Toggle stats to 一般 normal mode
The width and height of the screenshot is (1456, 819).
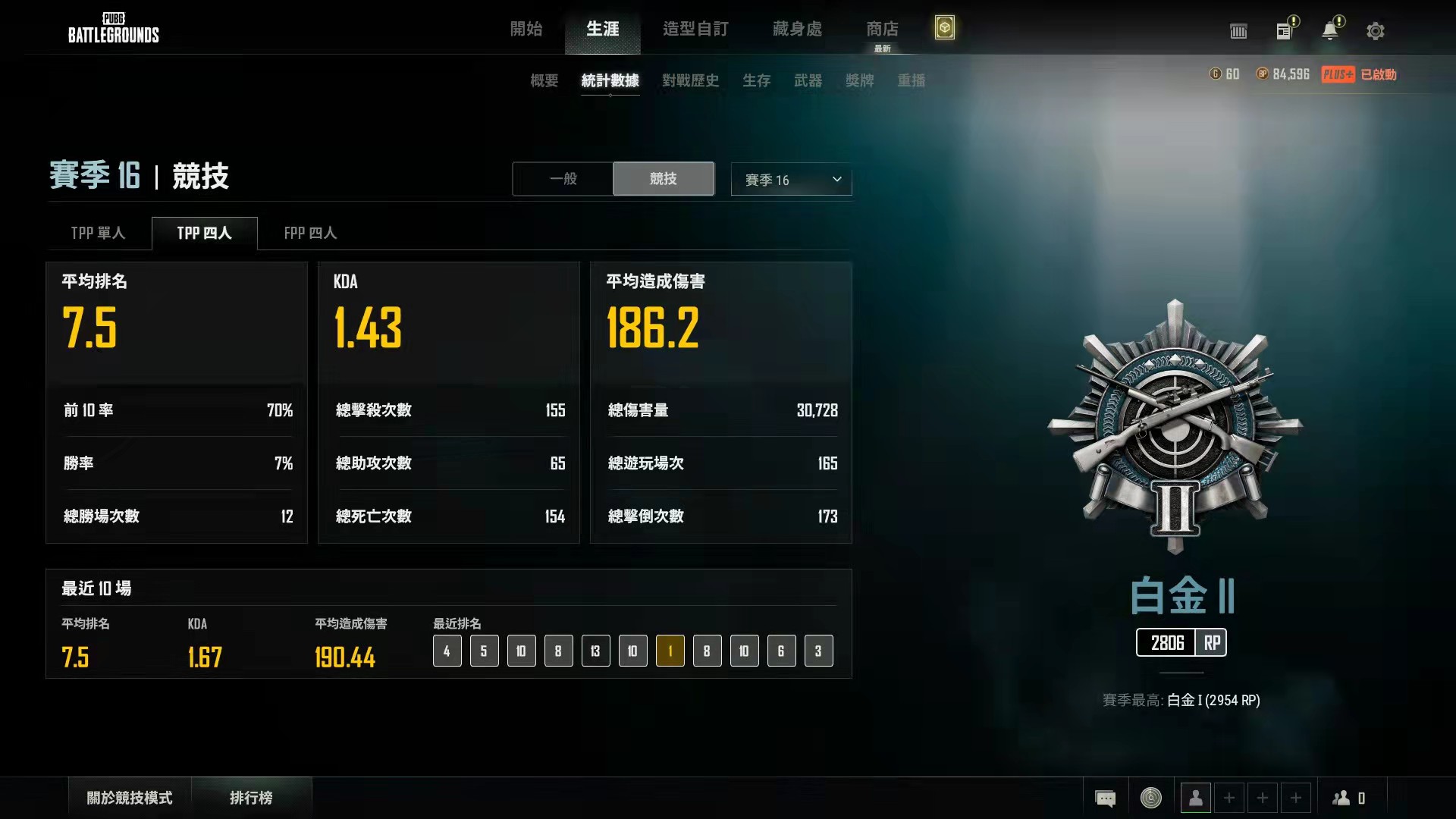pos(563,179)
